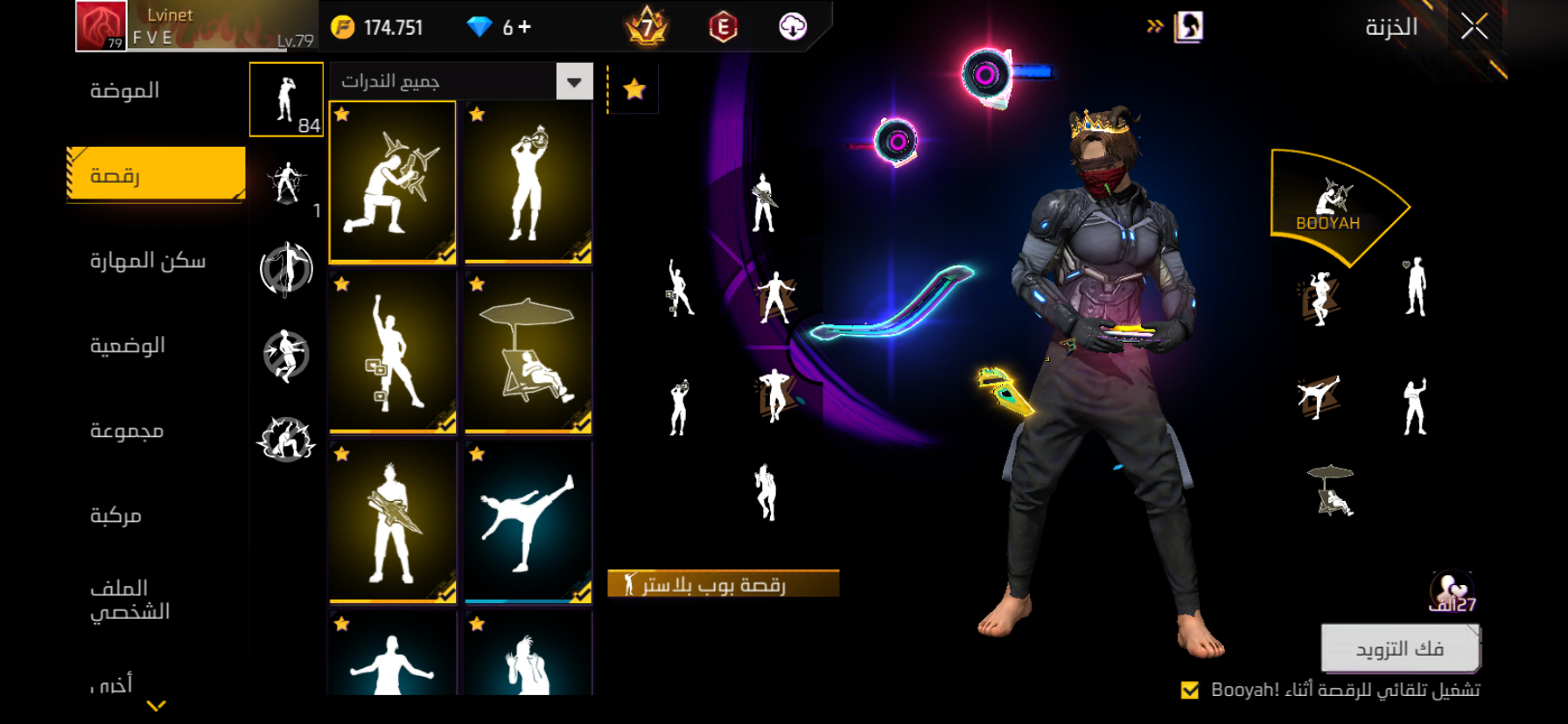1568x724 pixels.
Task: Open the مركبة (Vehicle) tab
Action: pos(115,515)
